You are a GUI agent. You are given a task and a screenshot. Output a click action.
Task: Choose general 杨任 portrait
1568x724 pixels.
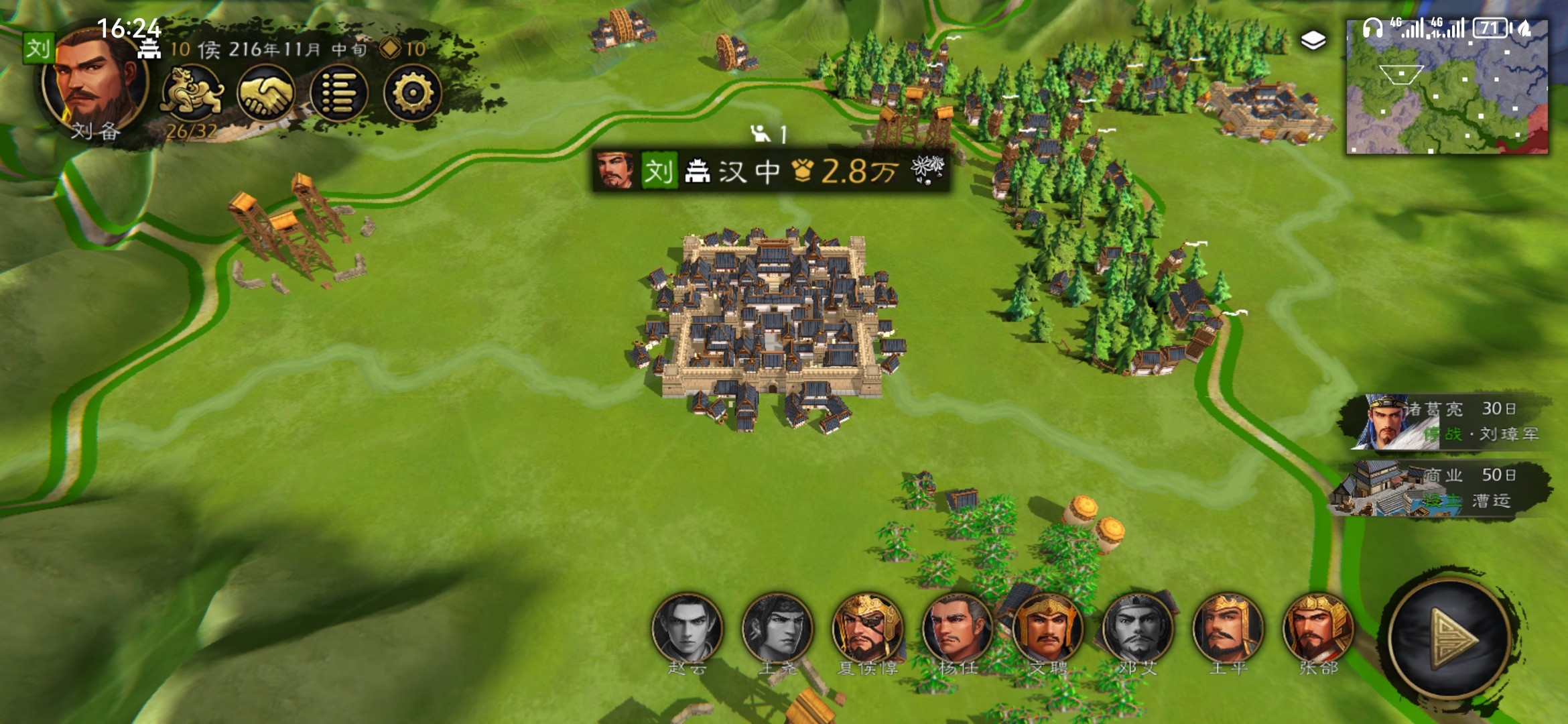click(957, 628)
